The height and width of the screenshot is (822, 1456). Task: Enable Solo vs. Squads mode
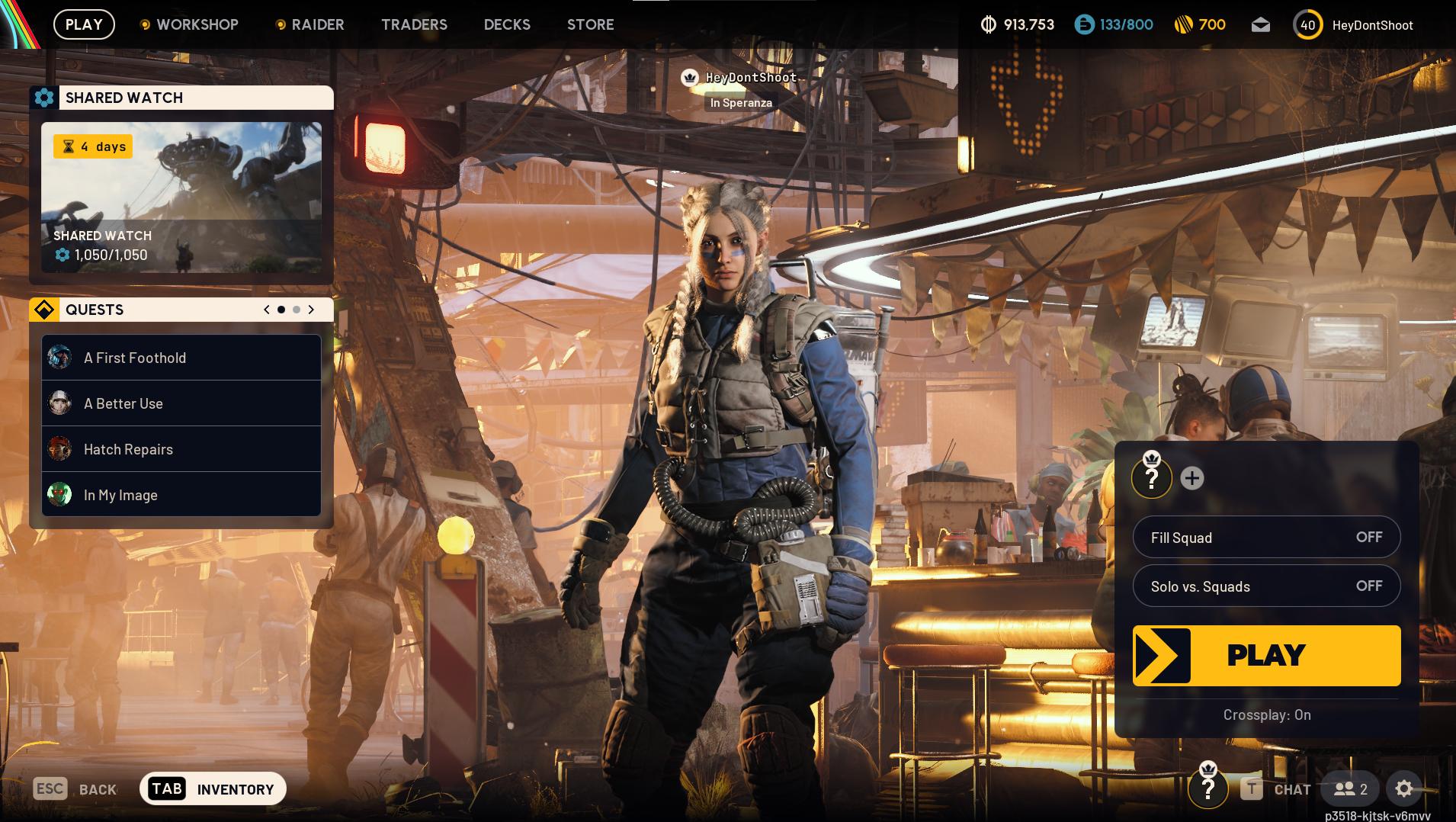pyautogui.click(x=1368, y=586)
